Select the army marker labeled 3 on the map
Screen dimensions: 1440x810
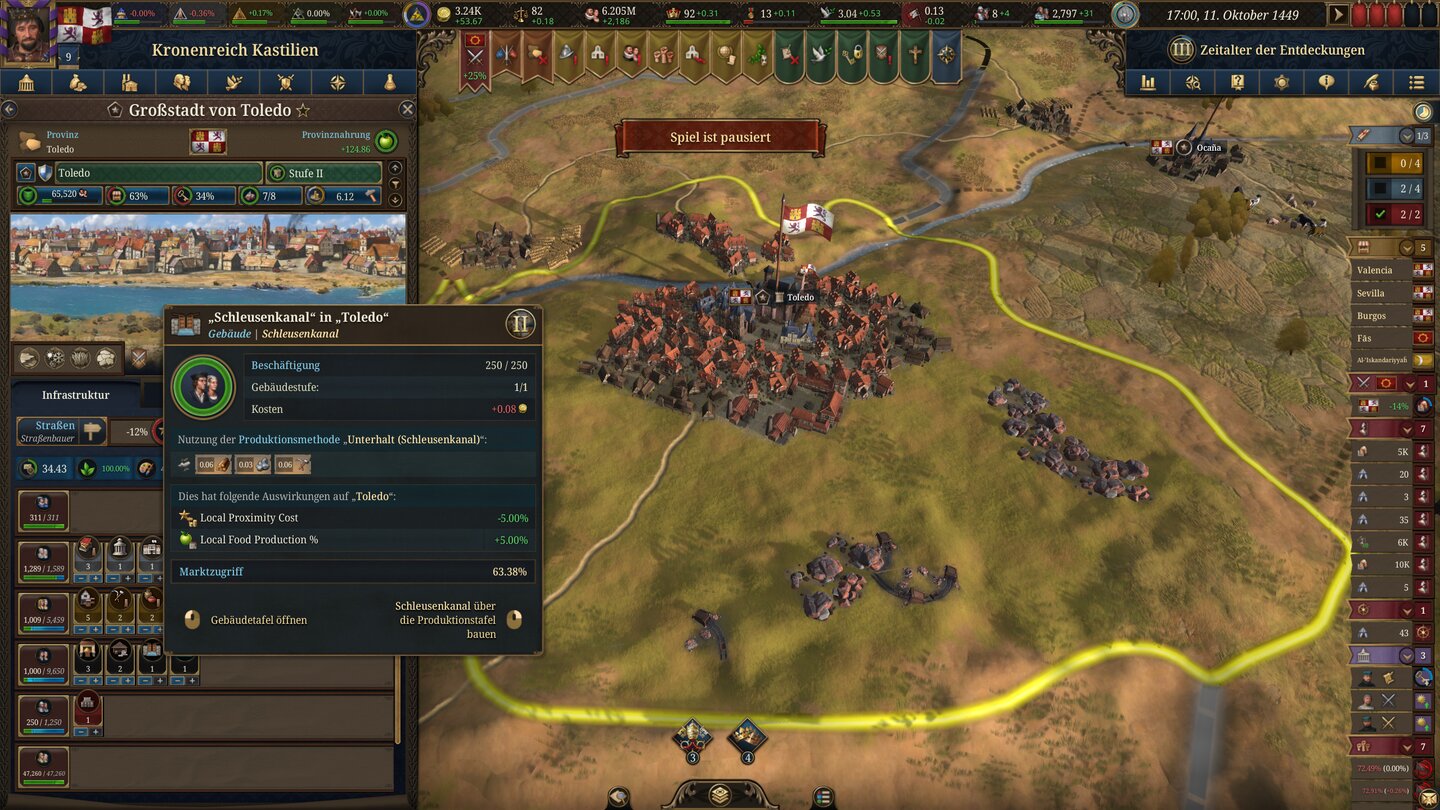tap(692, 737)
